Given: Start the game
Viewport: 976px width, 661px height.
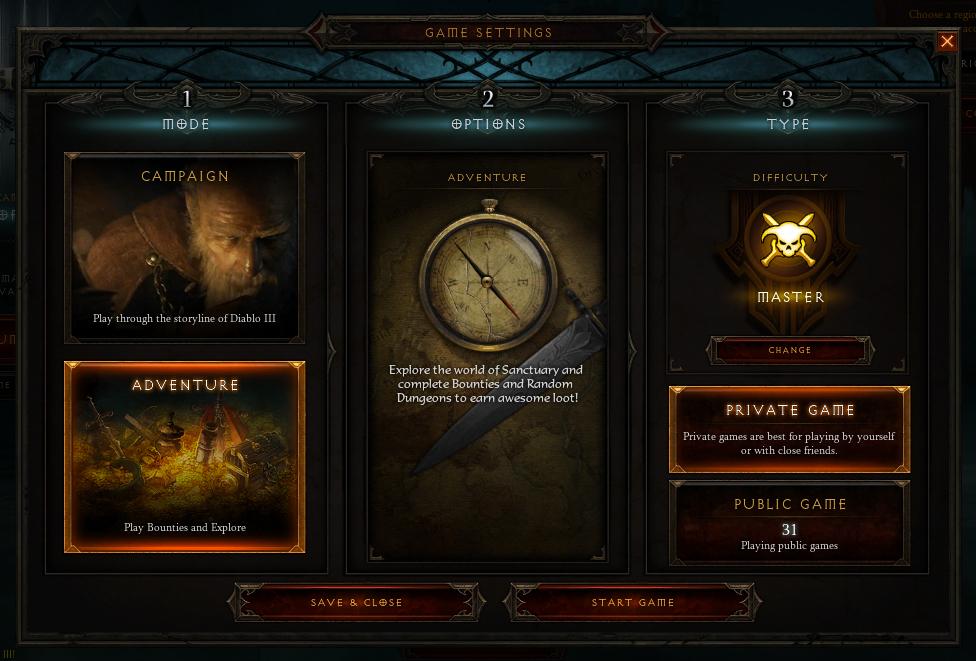Looking at the screenshot, I should 633,602.
